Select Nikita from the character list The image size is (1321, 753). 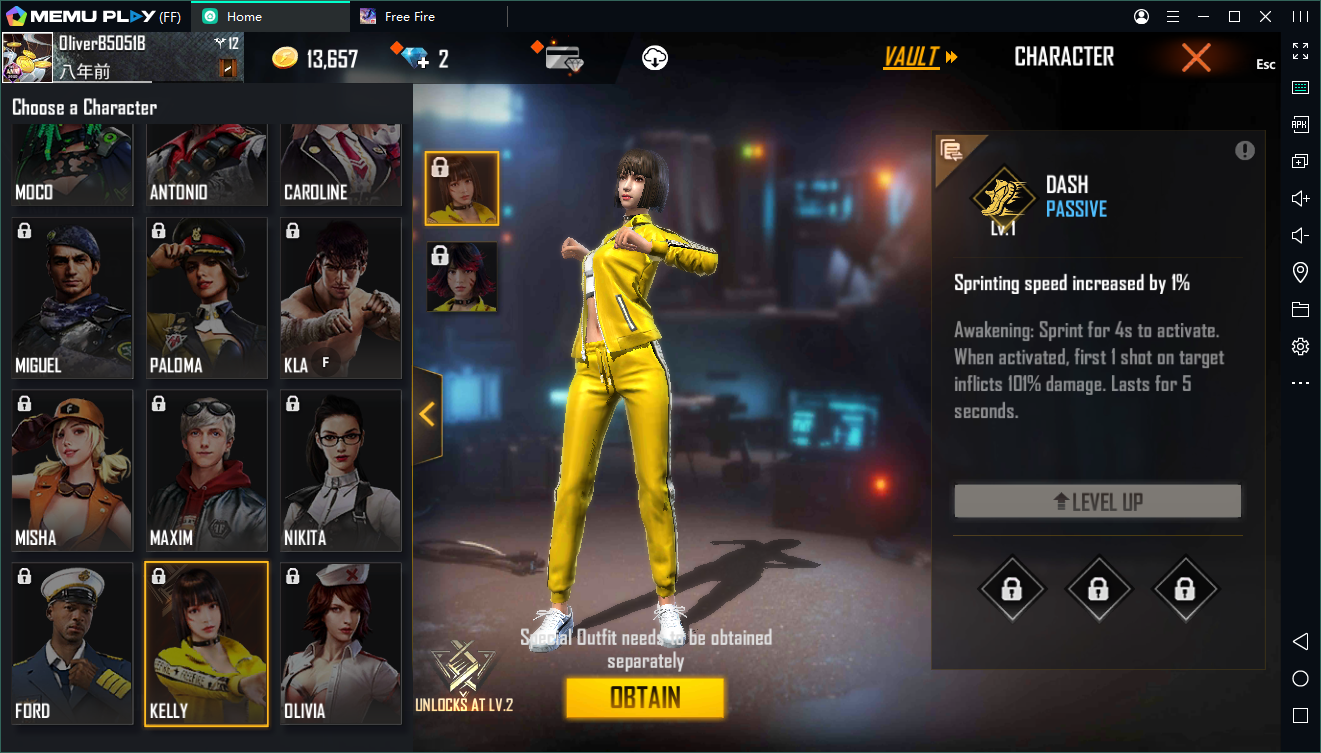point(340,470)
